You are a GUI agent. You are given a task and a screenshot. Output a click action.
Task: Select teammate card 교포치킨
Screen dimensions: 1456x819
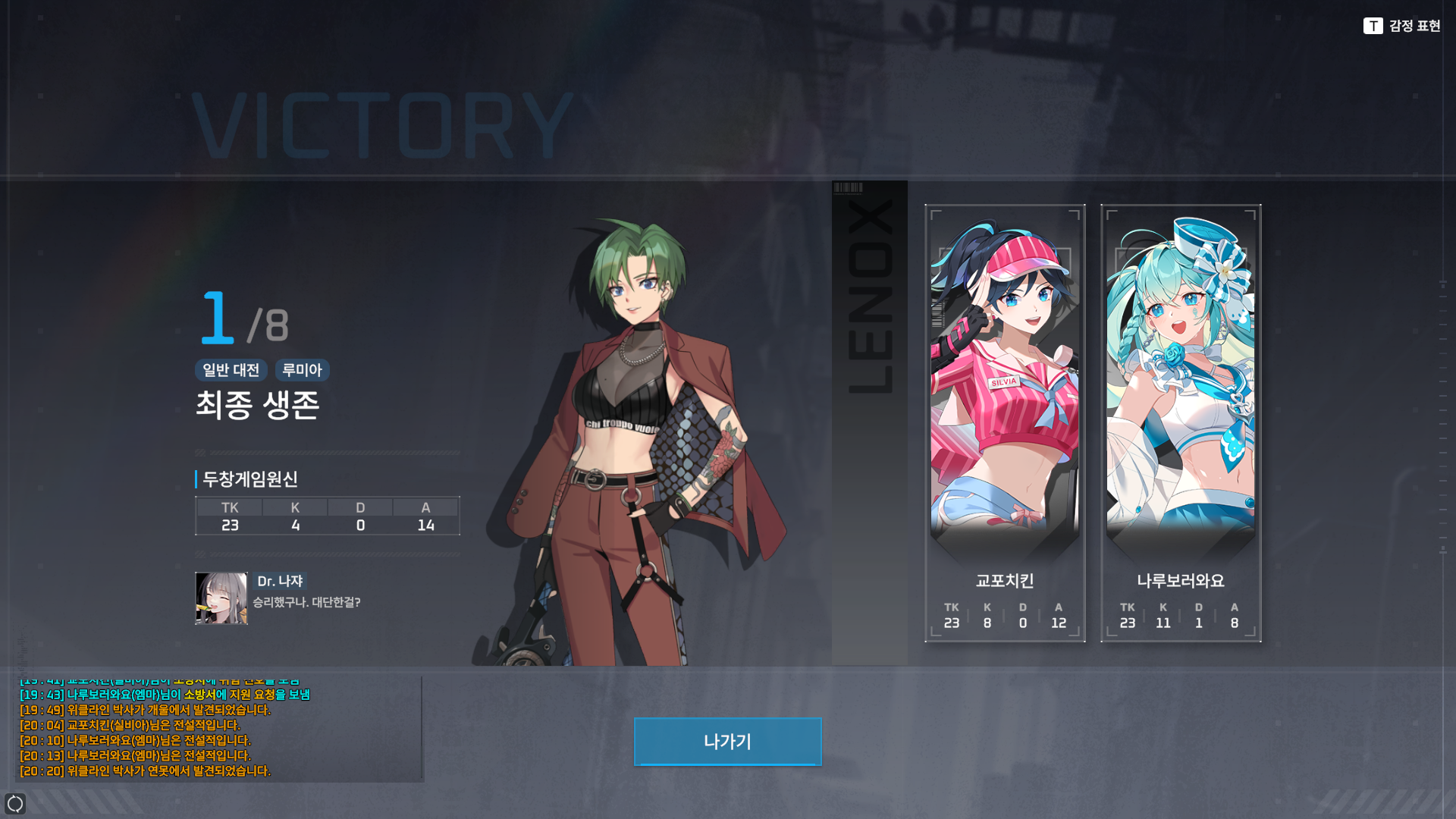1005,422
